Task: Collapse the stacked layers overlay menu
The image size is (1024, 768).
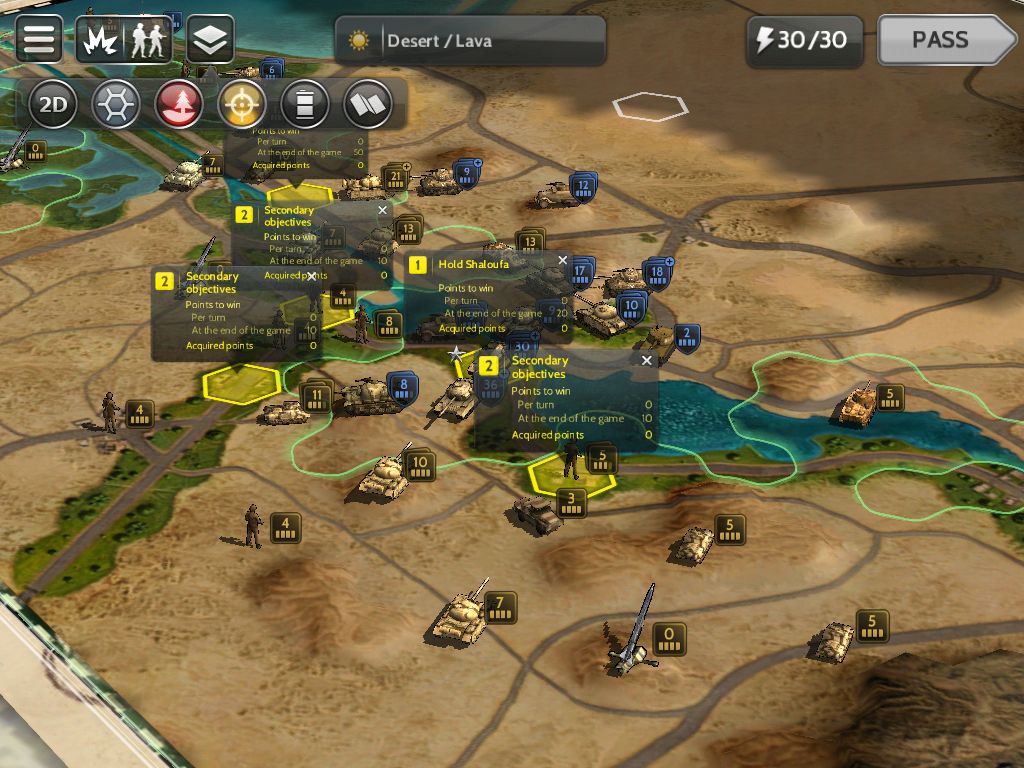Action: tap(210, 40)
